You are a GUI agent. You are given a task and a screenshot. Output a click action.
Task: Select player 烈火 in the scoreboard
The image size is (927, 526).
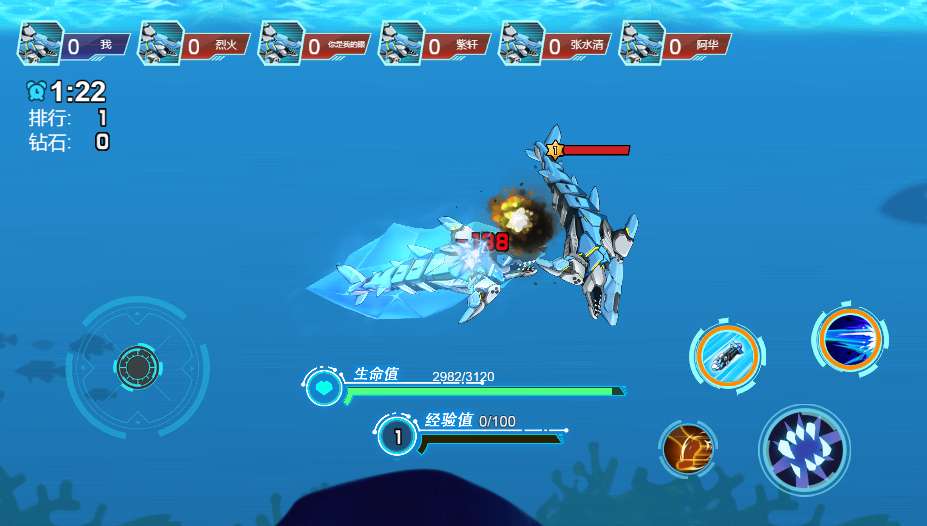[x=195, y=45]
